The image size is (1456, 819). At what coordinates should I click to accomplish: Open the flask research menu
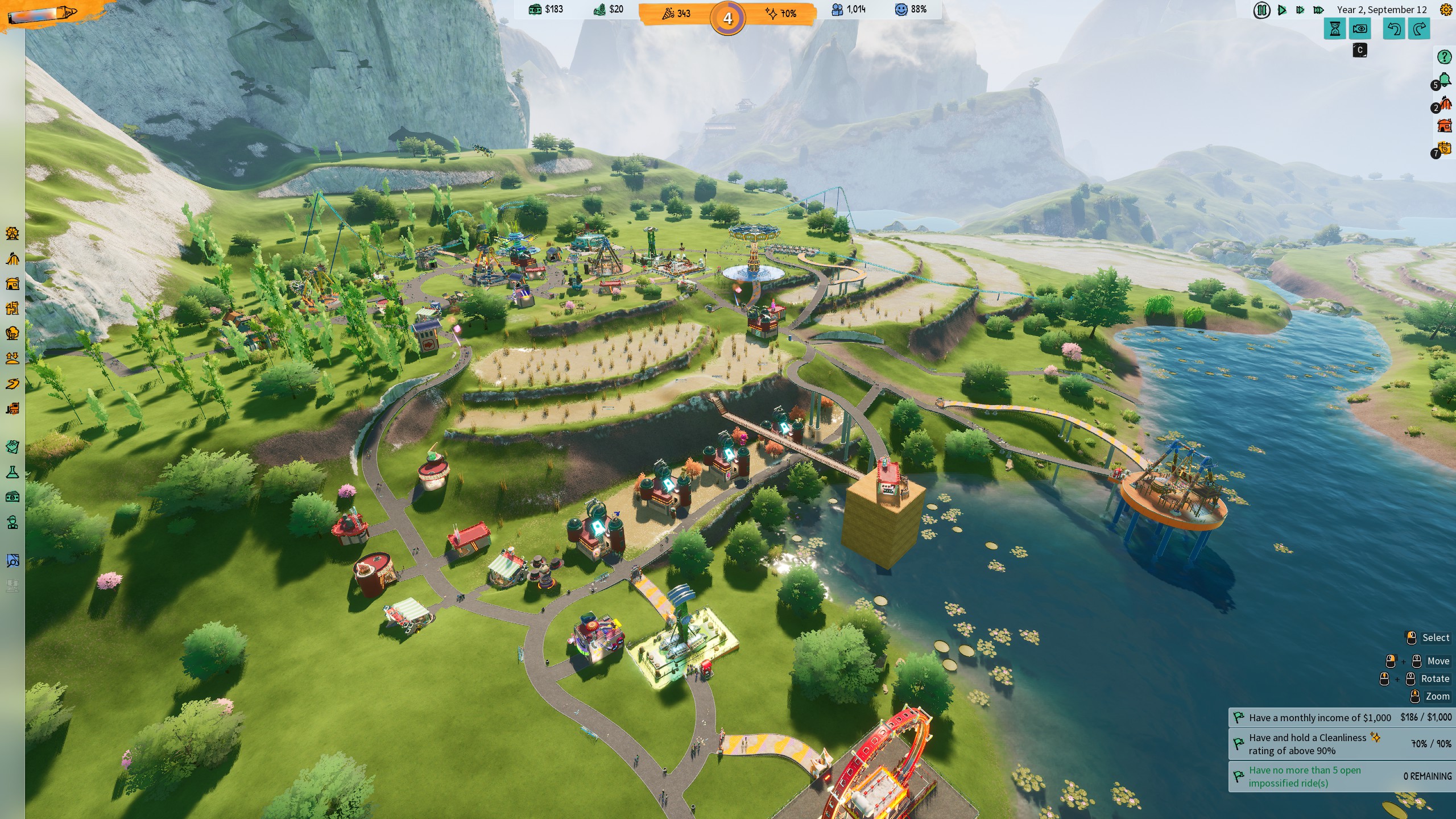[x=13, y=472]
